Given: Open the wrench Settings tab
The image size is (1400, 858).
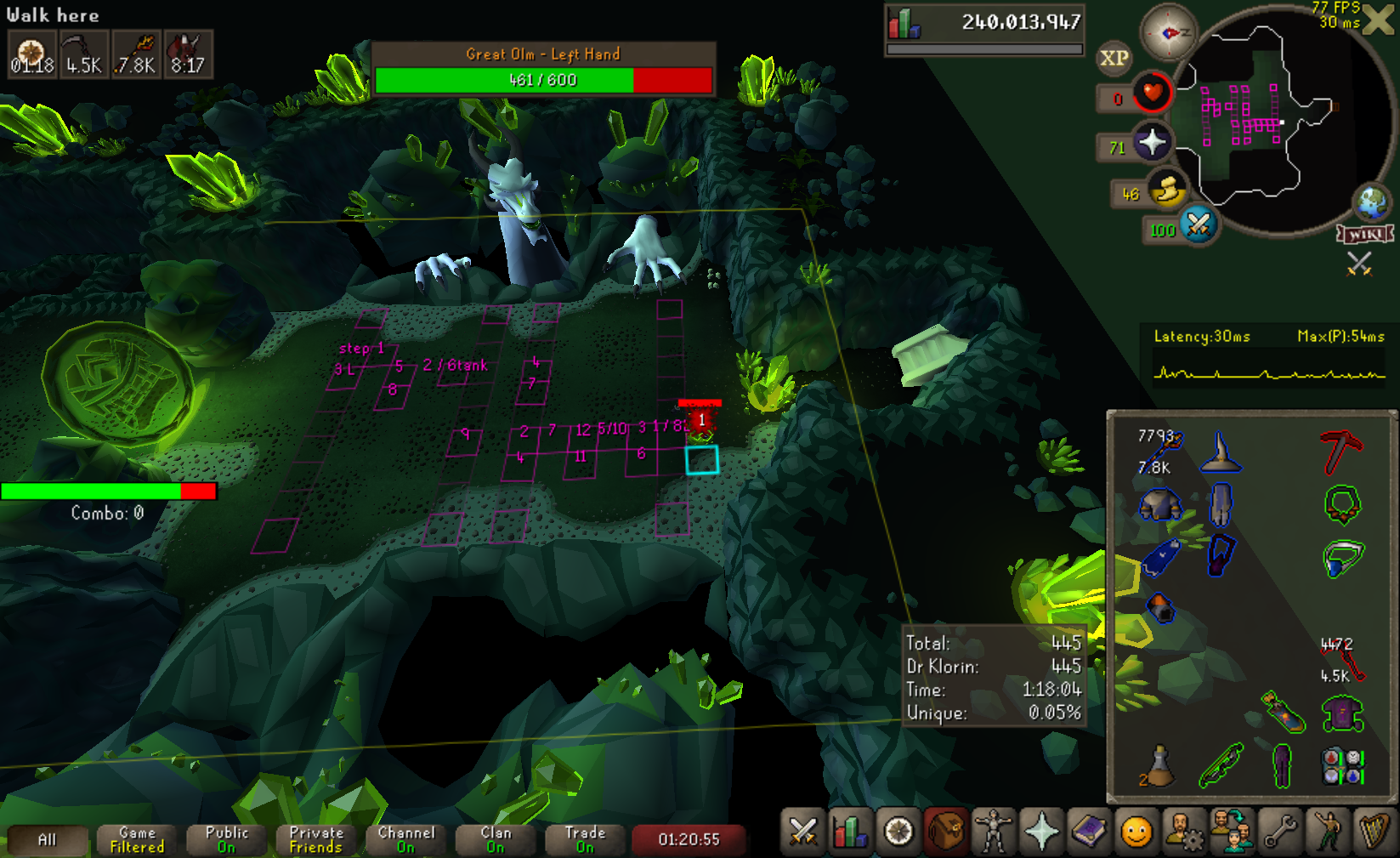Looking at the screenshot, I should (x=1279, y=832).
